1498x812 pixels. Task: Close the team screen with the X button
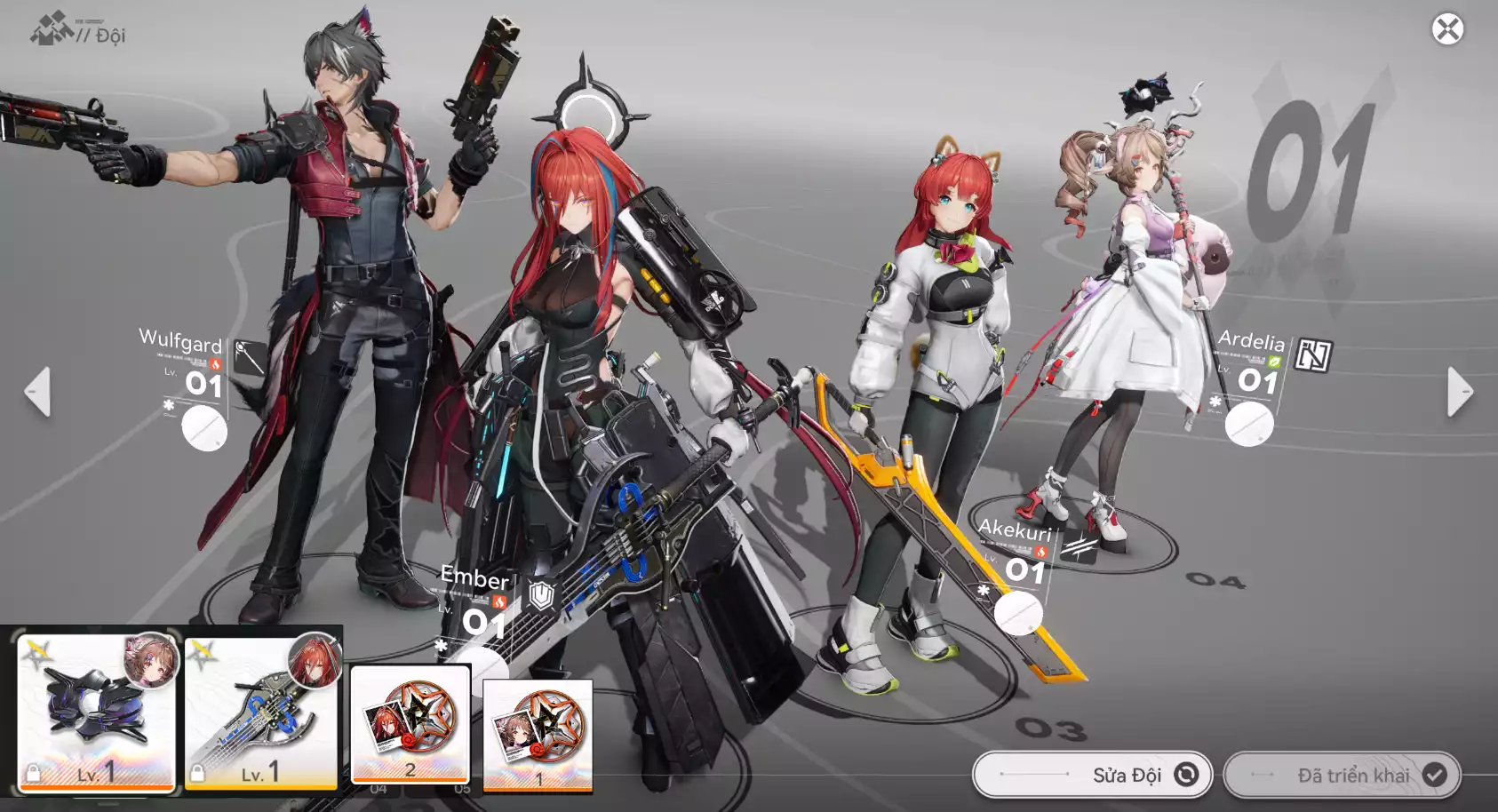click(1447, 29)
